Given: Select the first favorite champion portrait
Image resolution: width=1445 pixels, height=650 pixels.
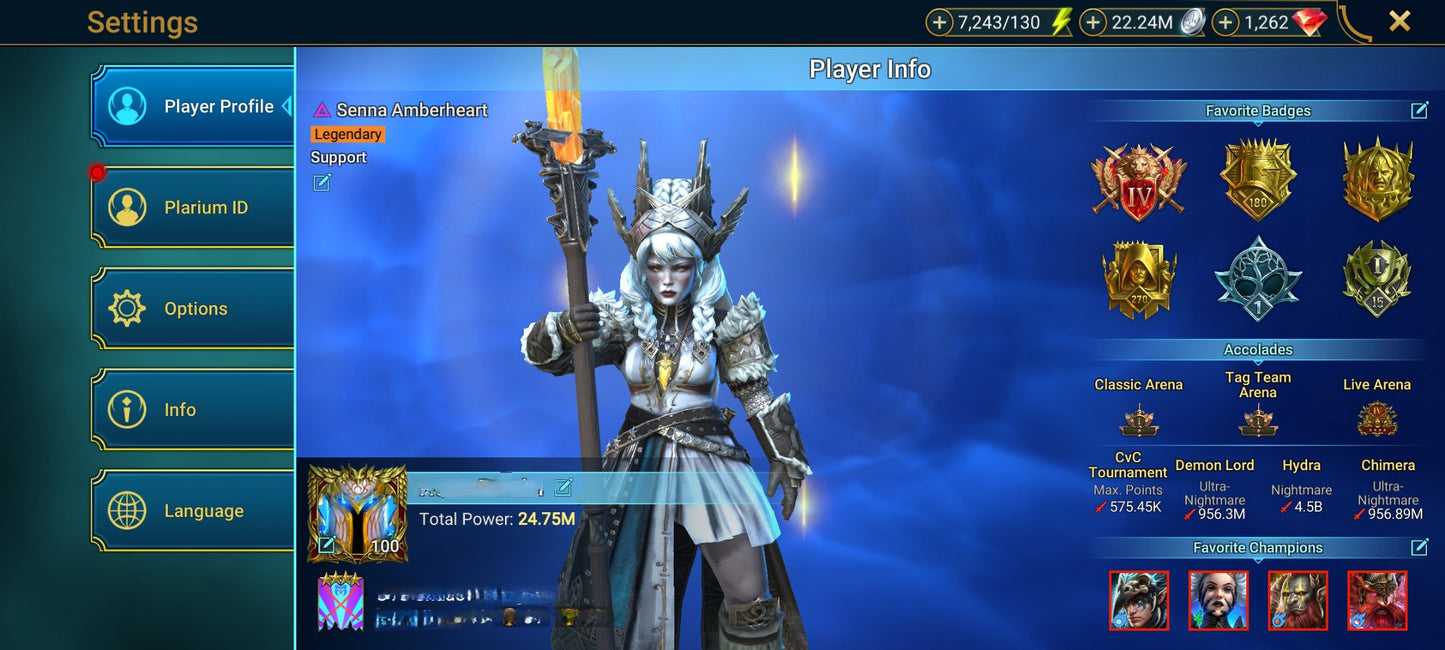Looking at the screenshot, I should click(x=1139, y=600).
